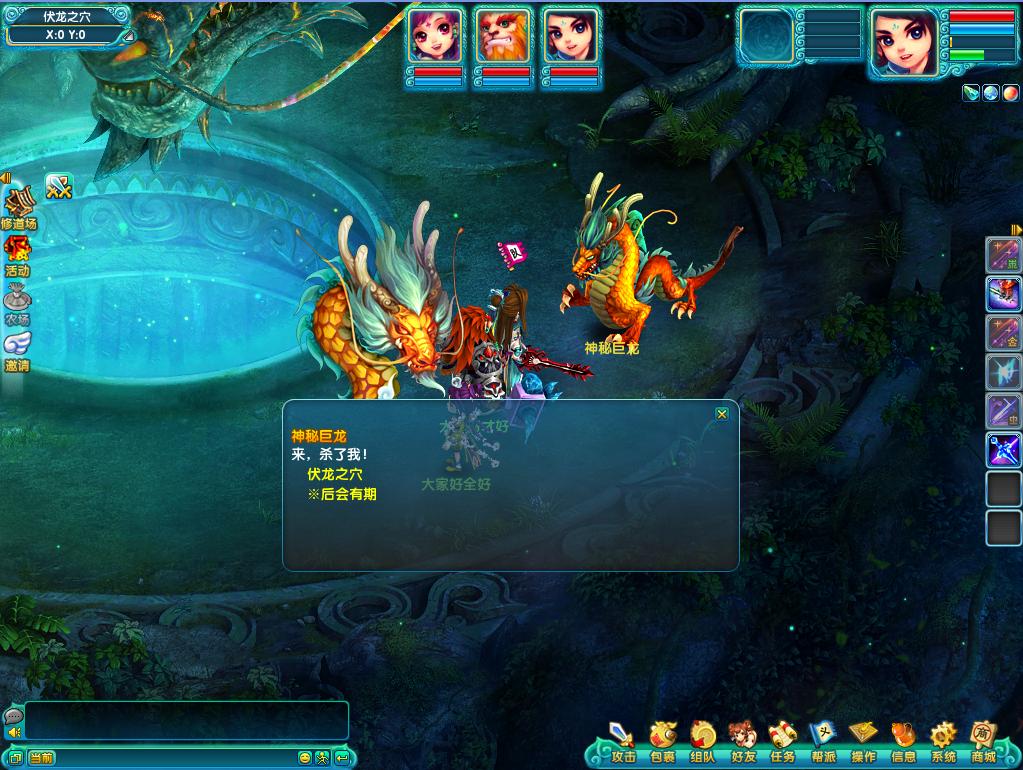Screen dimensions: 1023x770
Task: Go to the 农场 farm
Action: (x=17, y=303)
